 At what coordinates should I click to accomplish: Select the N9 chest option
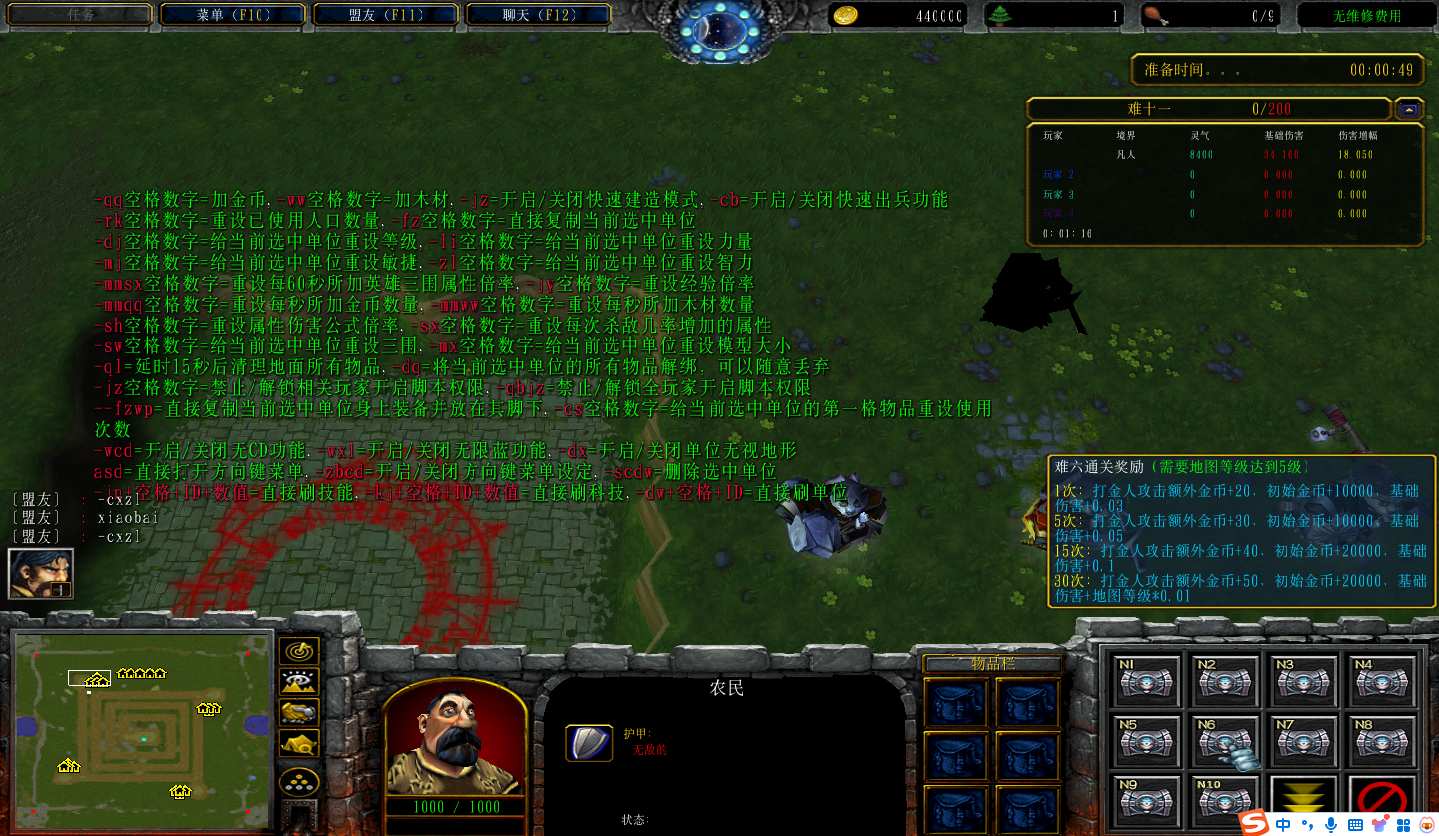pos(1140,802)
